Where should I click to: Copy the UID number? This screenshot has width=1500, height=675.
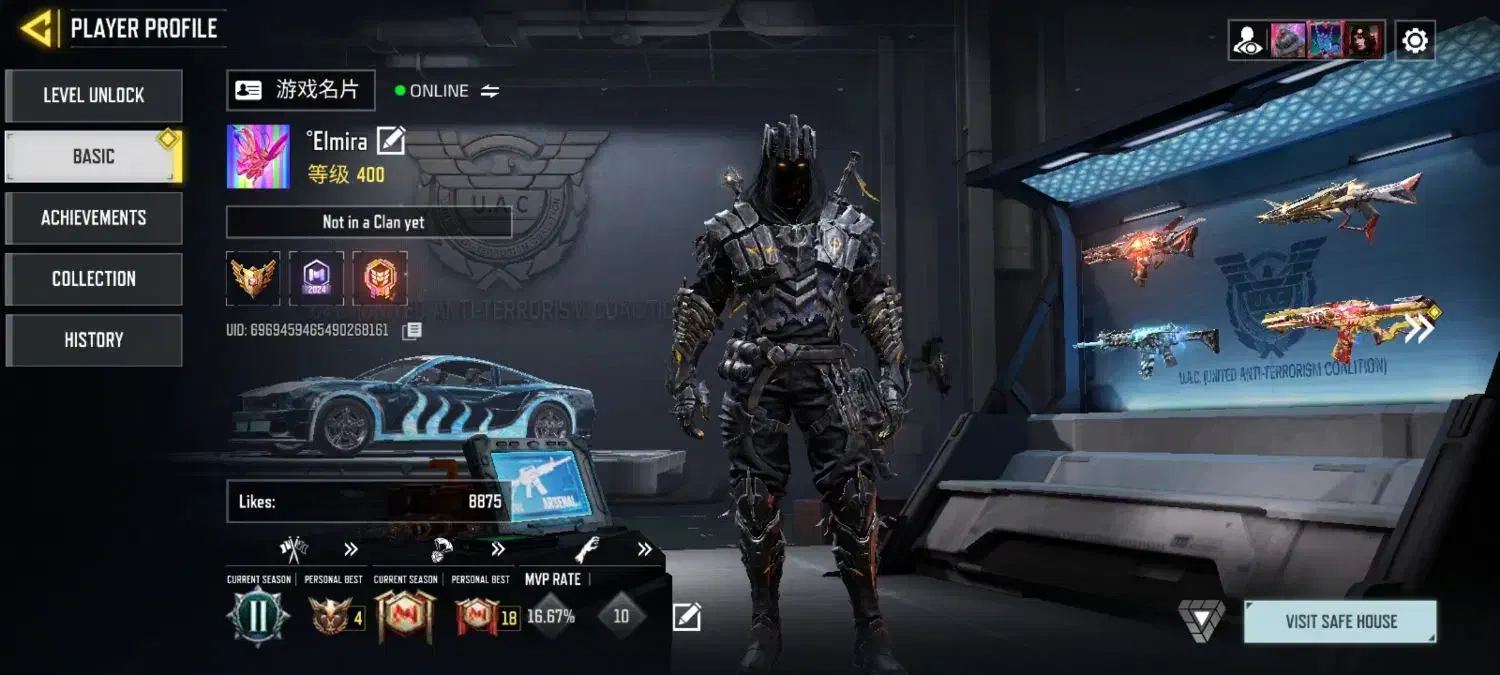pyautogui.click(x=412, y=330)
